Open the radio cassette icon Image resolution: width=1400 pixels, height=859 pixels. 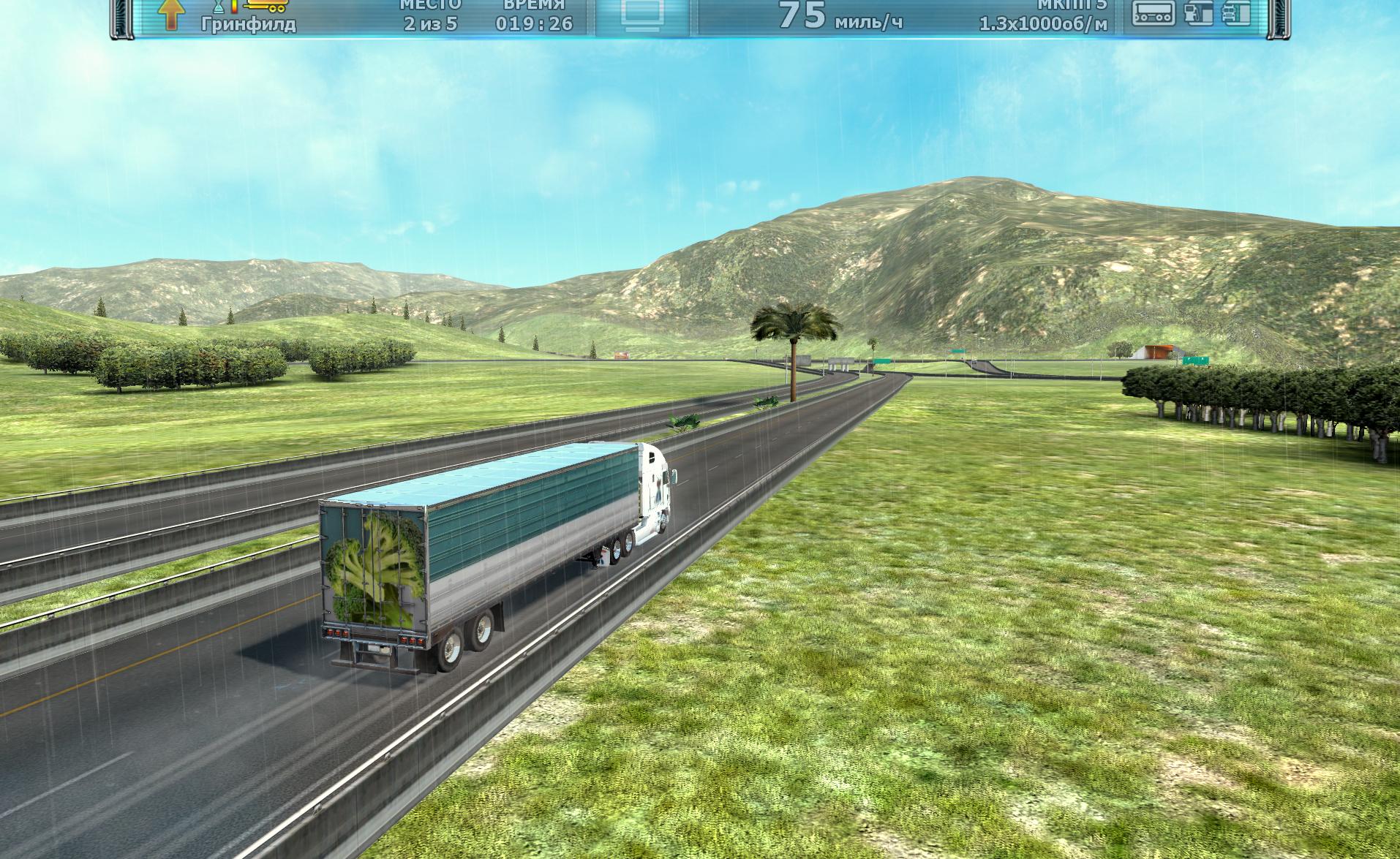coord(1154,13)
